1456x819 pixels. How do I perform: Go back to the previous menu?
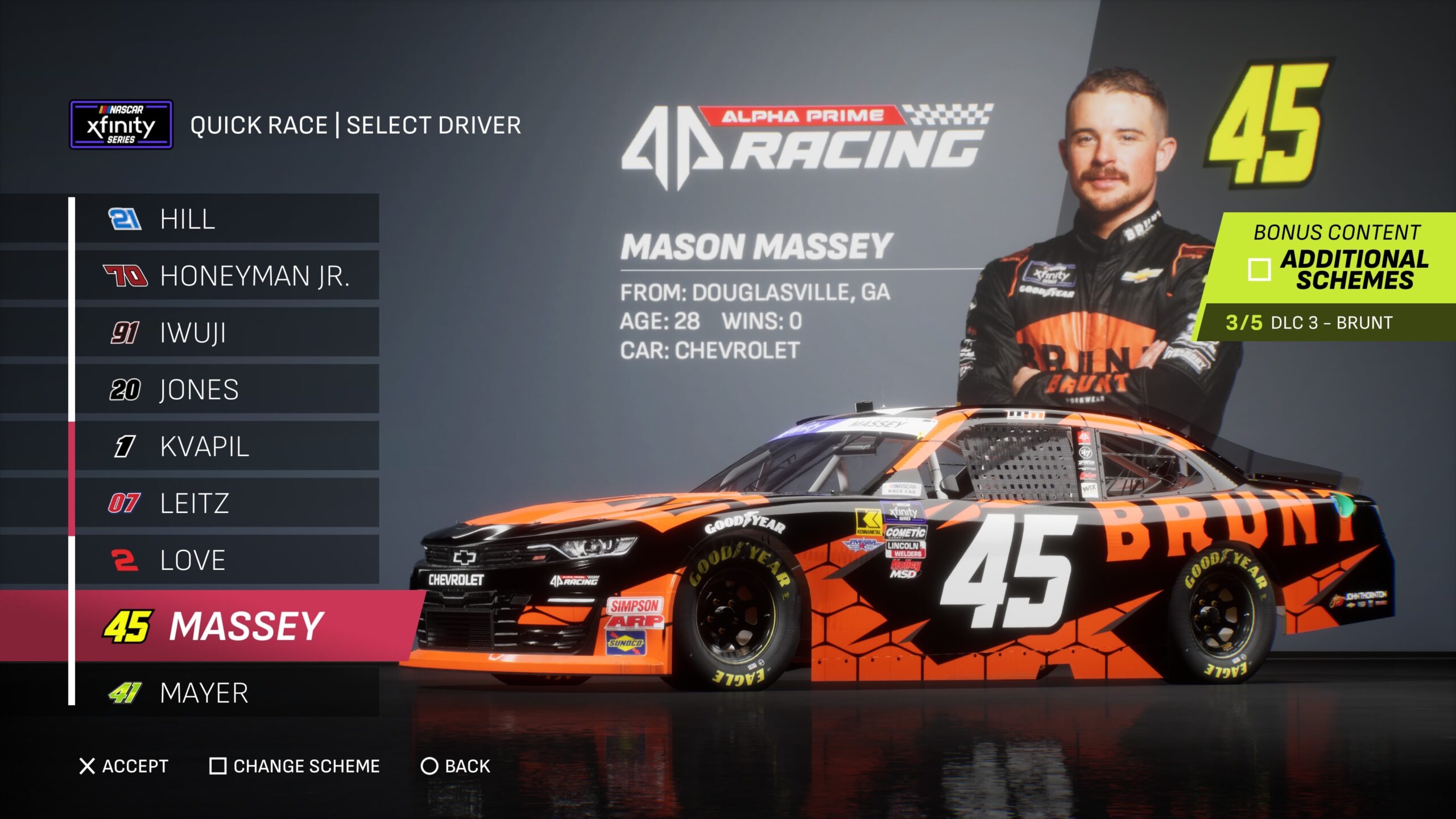coord(455,766)
